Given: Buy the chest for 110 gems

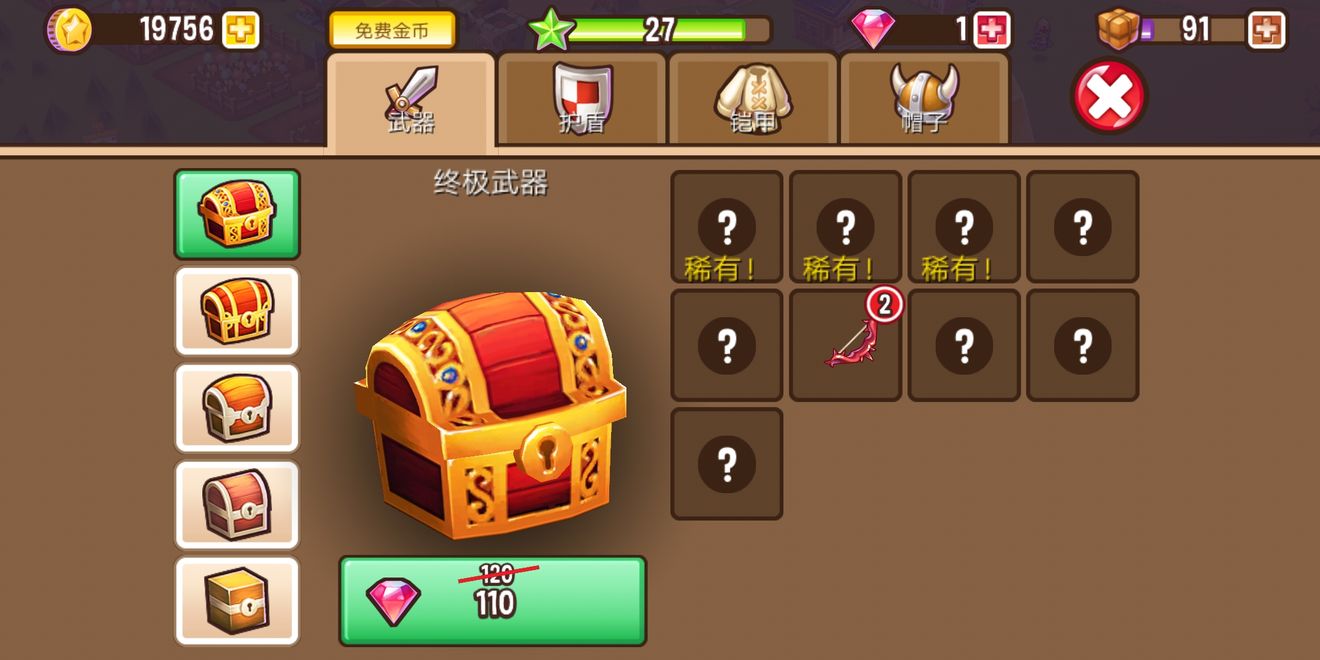Looking at the screenshot, I should pyautogui.click(x=492, y=600).
